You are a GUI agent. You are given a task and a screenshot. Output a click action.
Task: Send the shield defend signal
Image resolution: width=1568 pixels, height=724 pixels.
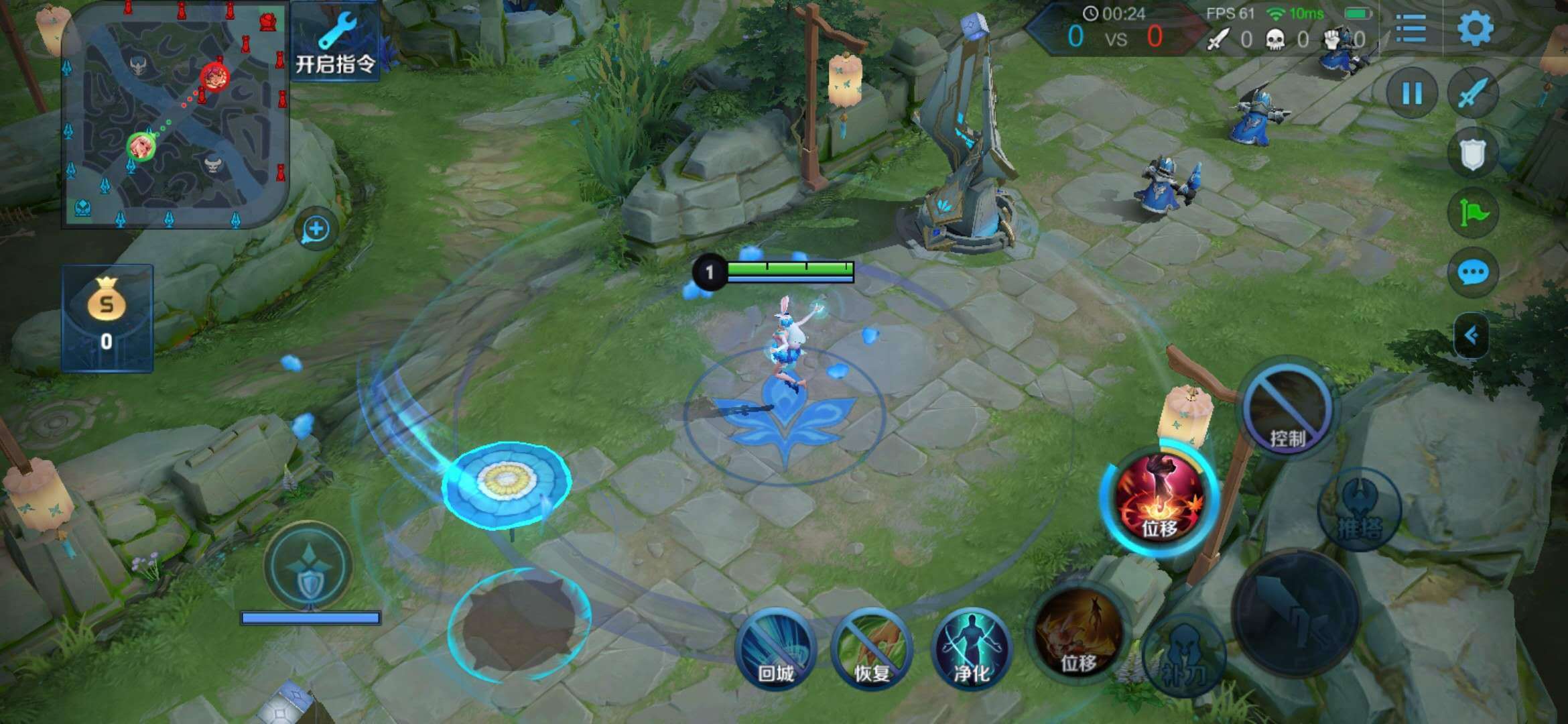[1472, 154]
